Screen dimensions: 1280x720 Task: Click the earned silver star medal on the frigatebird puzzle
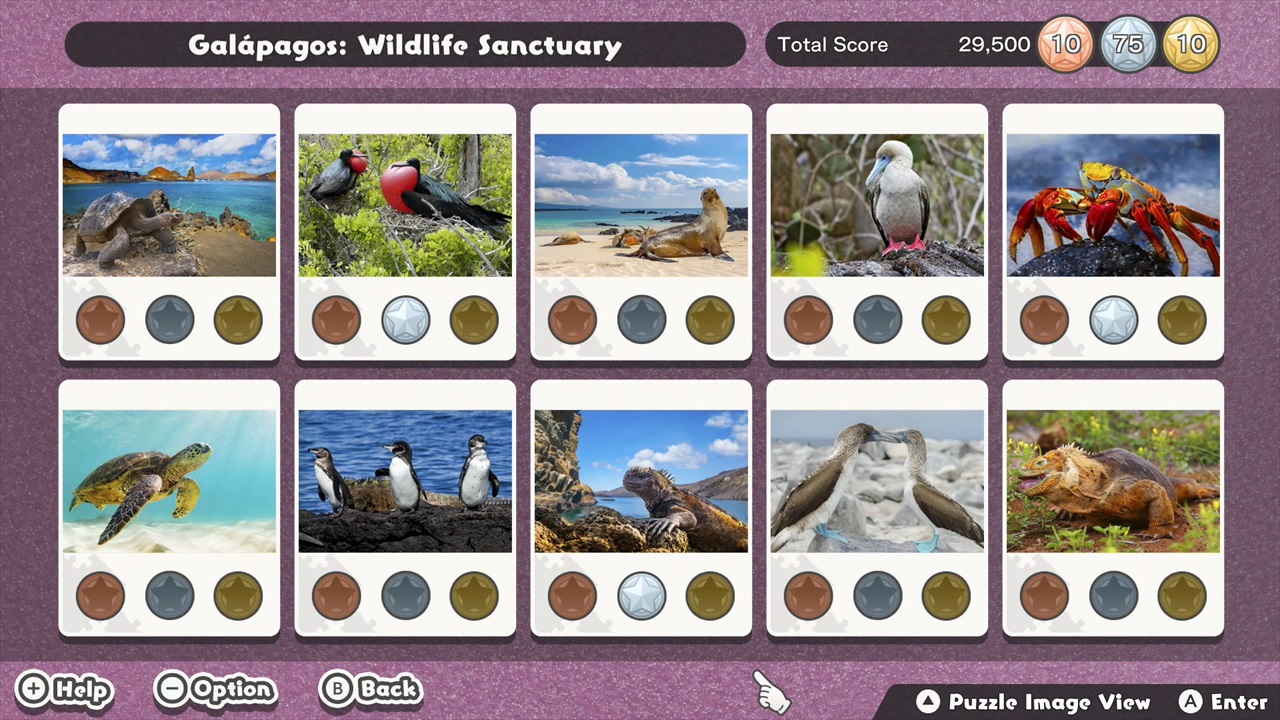405,319
